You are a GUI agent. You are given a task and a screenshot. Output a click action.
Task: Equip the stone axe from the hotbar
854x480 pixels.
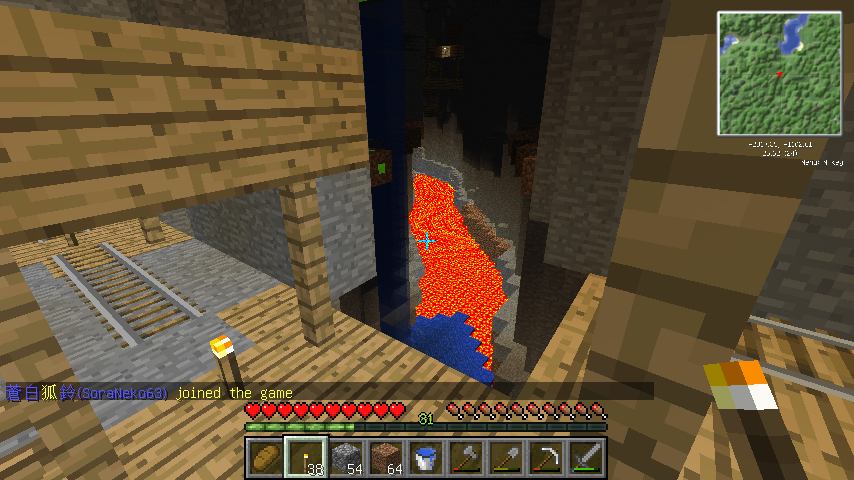pos(465,458)
